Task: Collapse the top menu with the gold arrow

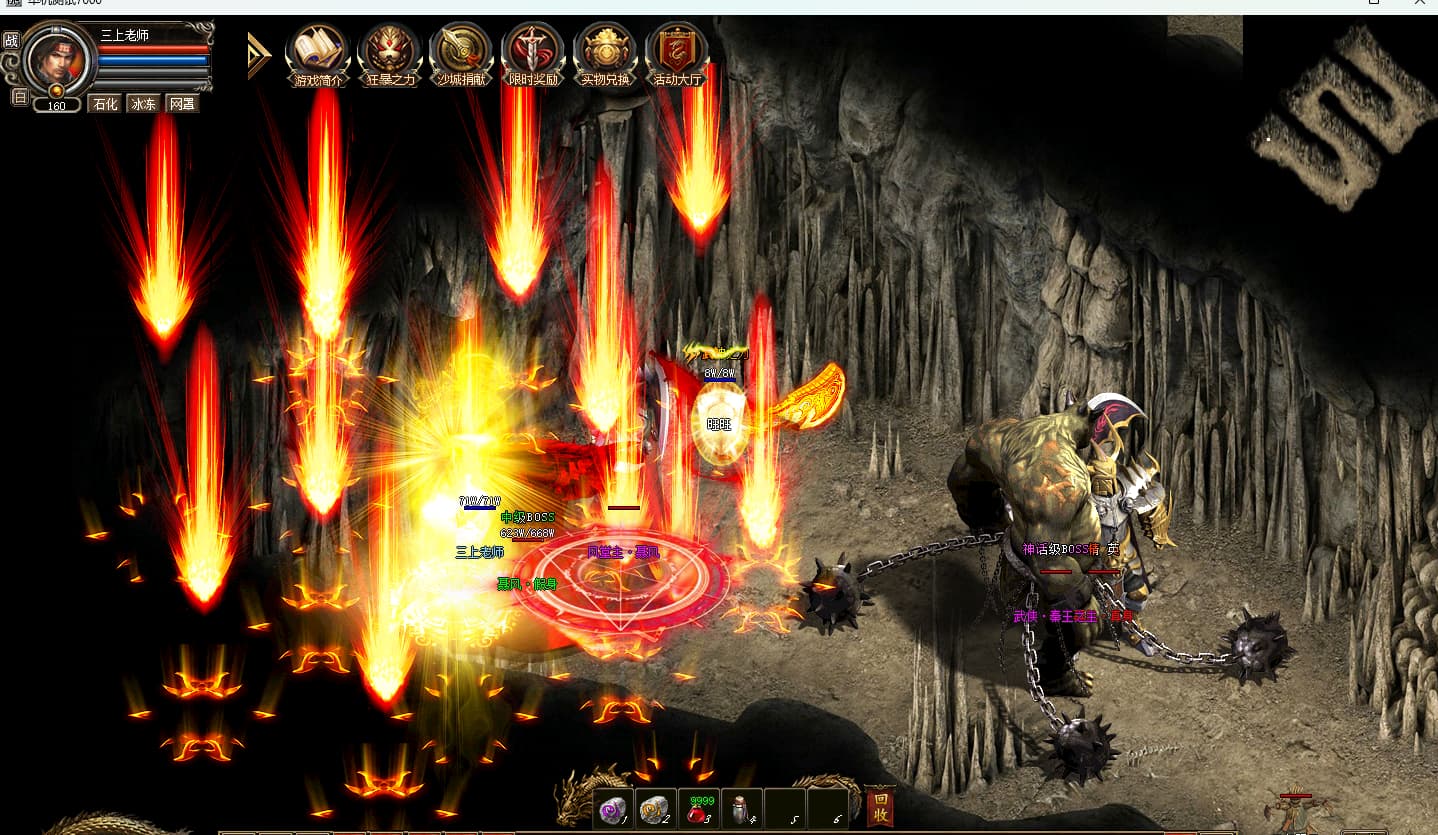Action: point(259,56)
